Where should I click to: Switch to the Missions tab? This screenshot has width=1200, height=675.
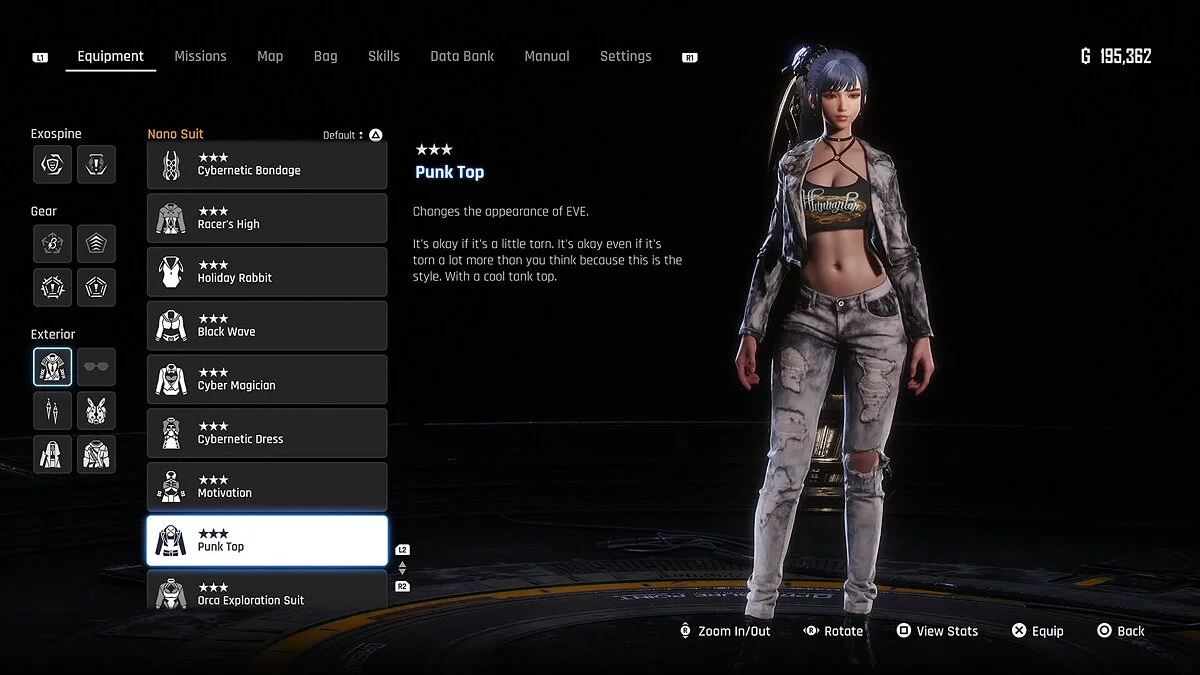(x=200, y=56)
